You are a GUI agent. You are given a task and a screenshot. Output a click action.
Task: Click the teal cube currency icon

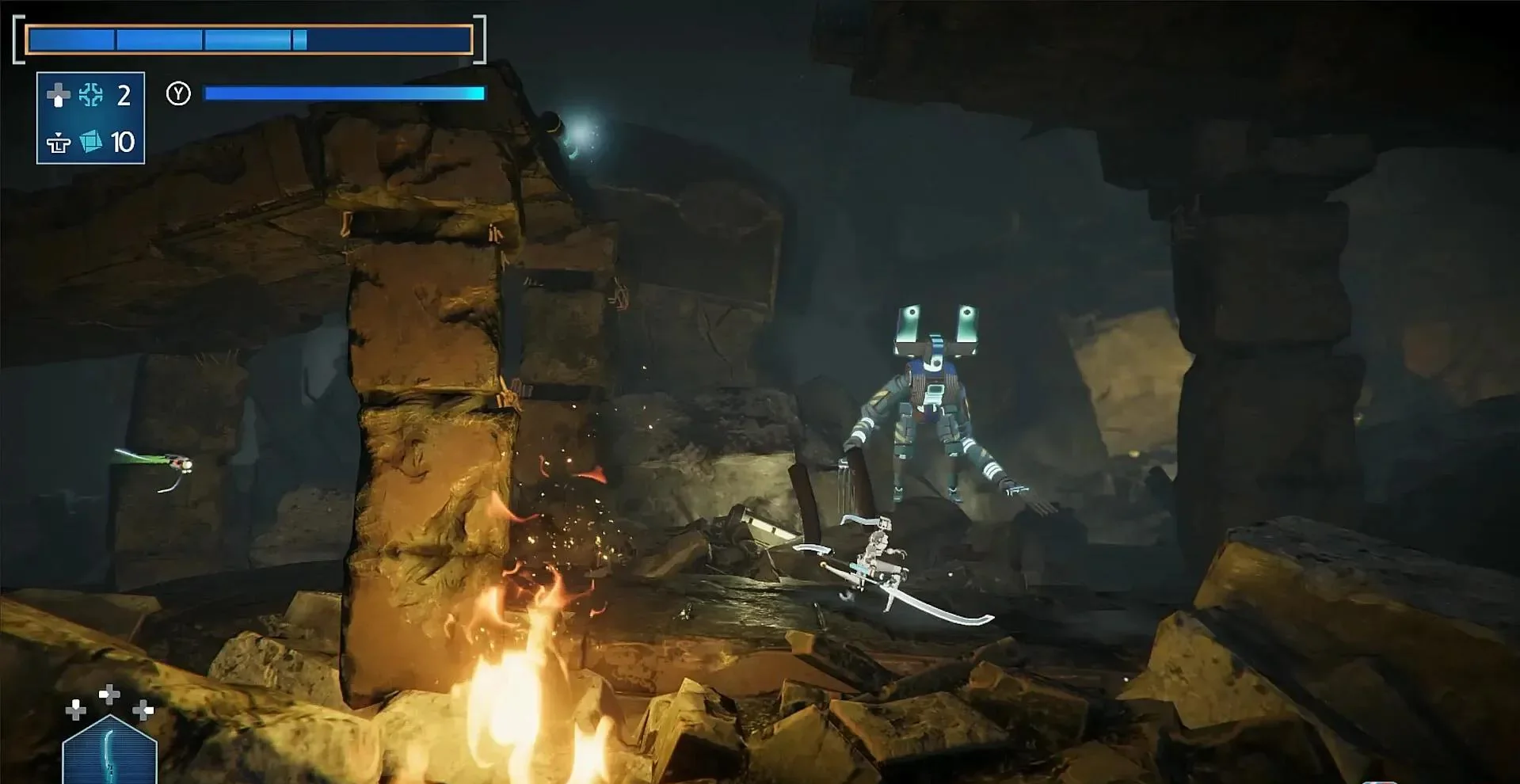point(91,142)
